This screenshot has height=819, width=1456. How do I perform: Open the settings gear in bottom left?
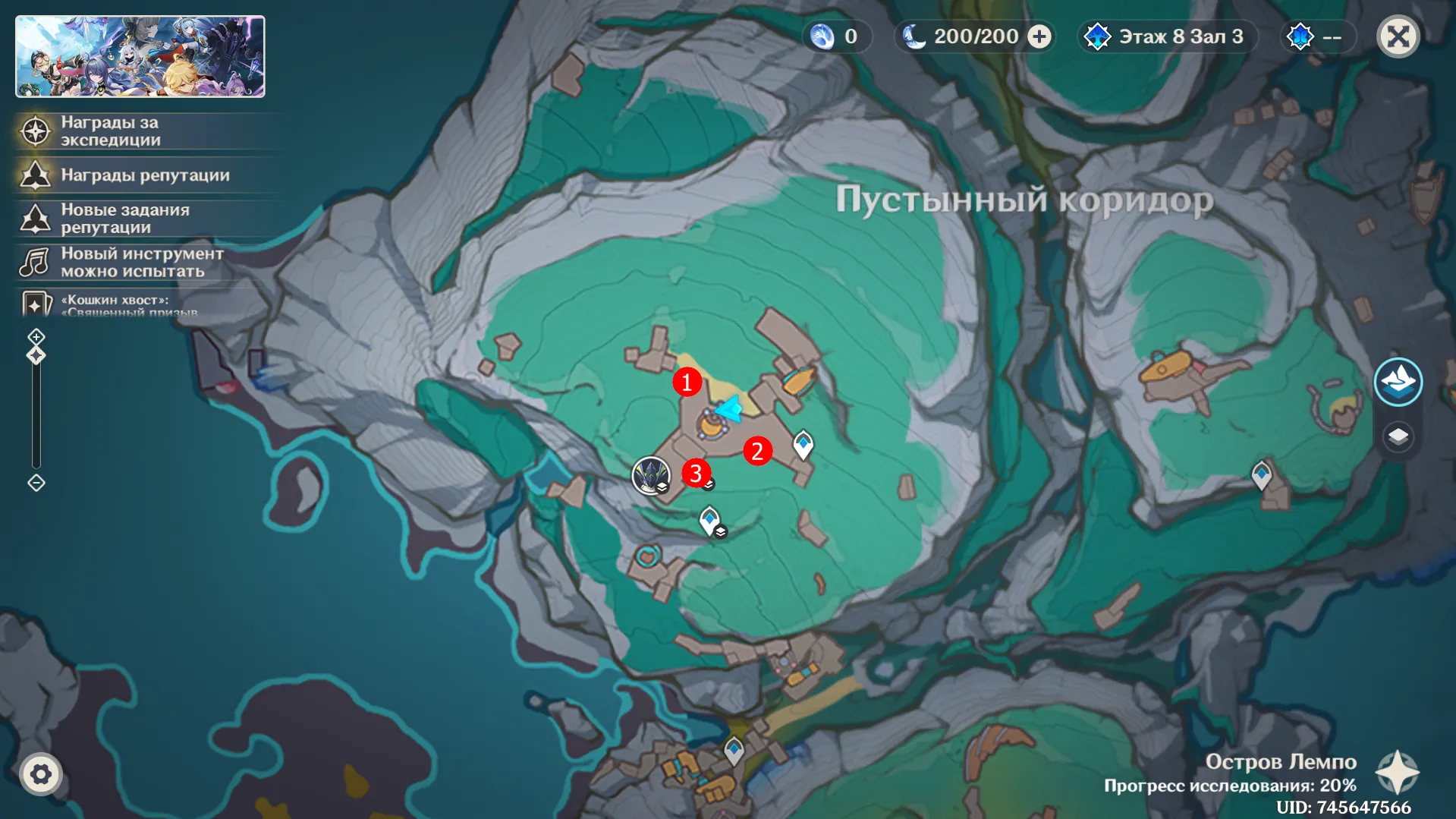(x=42, y=774)
